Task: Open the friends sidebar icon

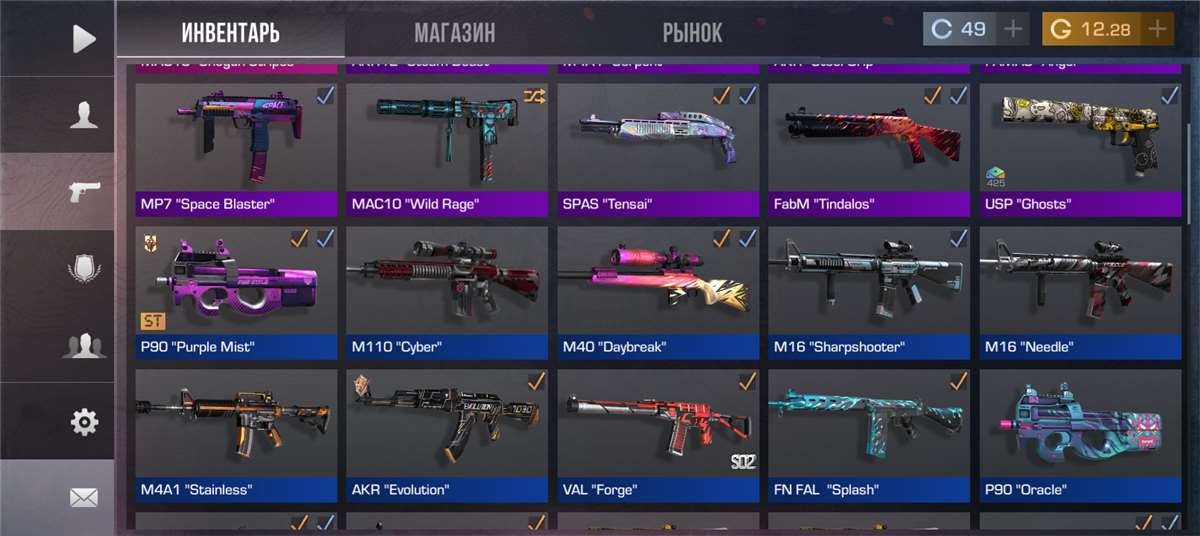Action: (x=84, y=346)
